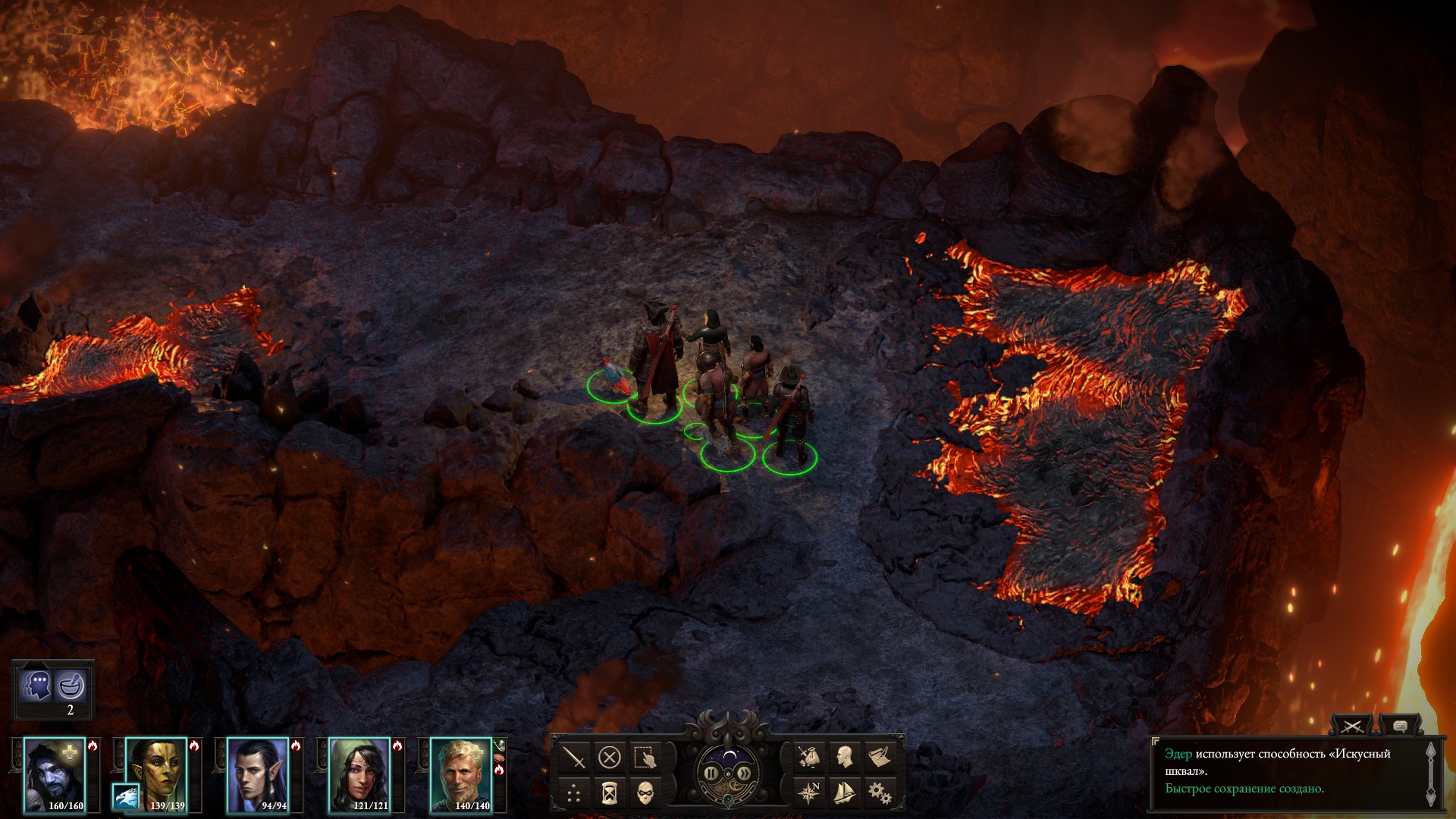Image resolution: width=1456 pixels, height=819 pixels.
Task: Select the dark-haired elf portrait
Action: [x=258, y=774]
